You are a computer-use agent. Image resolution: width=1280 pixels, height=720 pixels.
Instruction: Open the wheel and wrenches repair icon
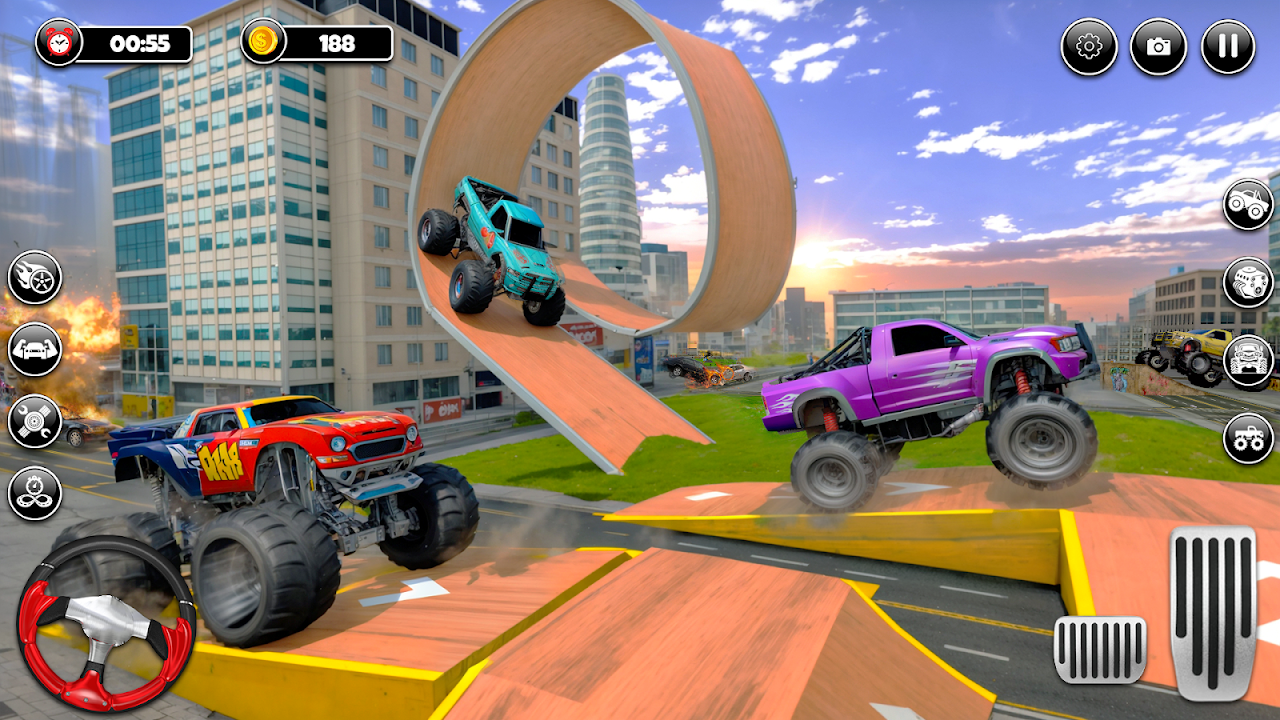click(x=35, y=421)
